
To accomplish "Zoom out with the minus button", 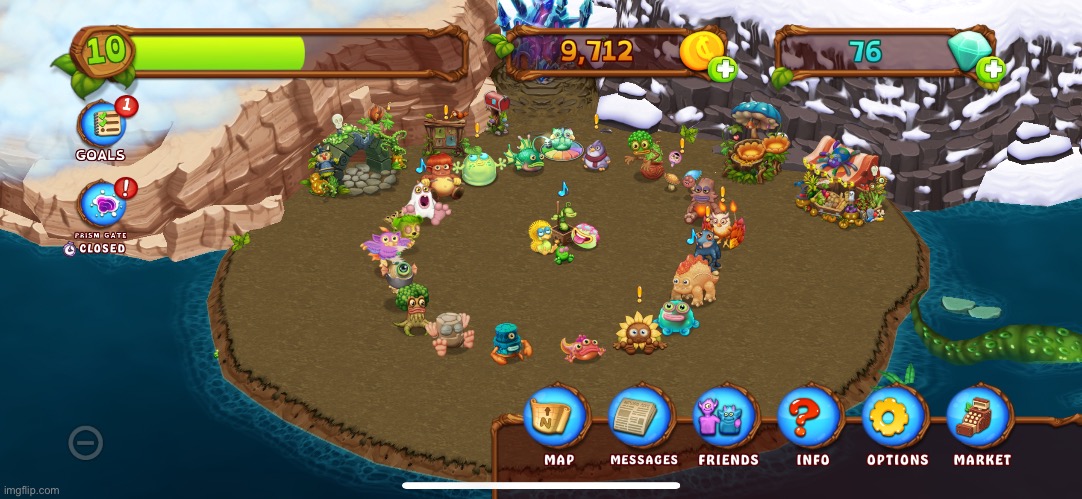I will point(85,442).
